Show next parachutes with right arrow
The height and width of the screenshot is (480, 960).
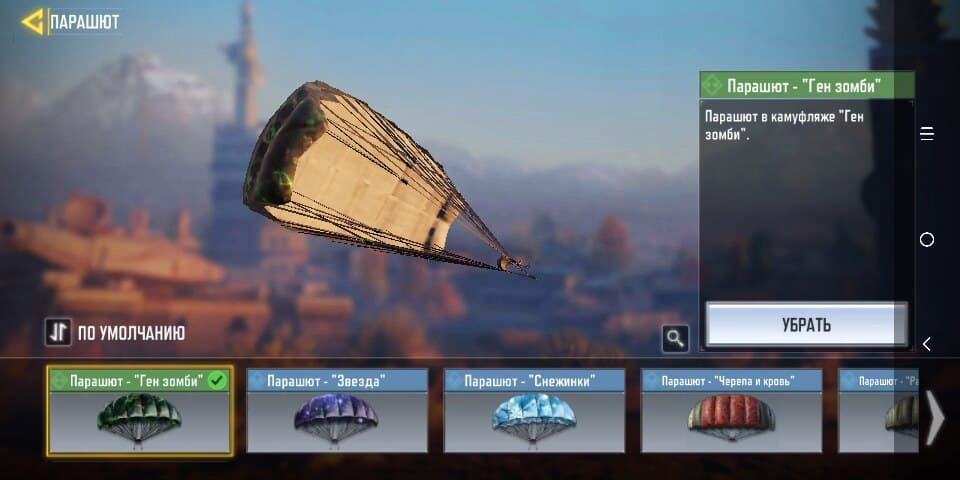[x=934, y=416]
